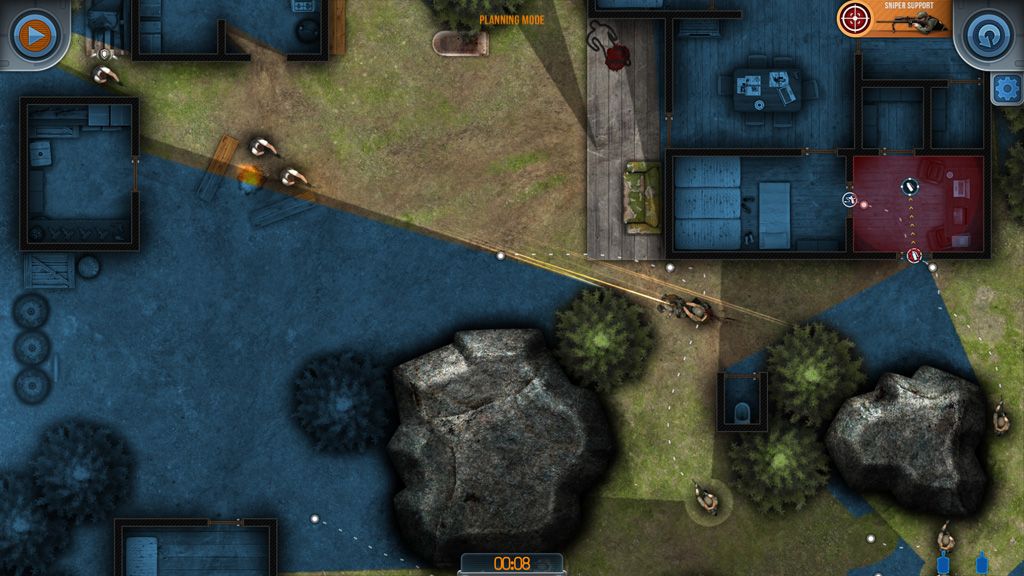Open the gear settings menu
This screenshot has width=1024, height=576.
(1006, 89)
